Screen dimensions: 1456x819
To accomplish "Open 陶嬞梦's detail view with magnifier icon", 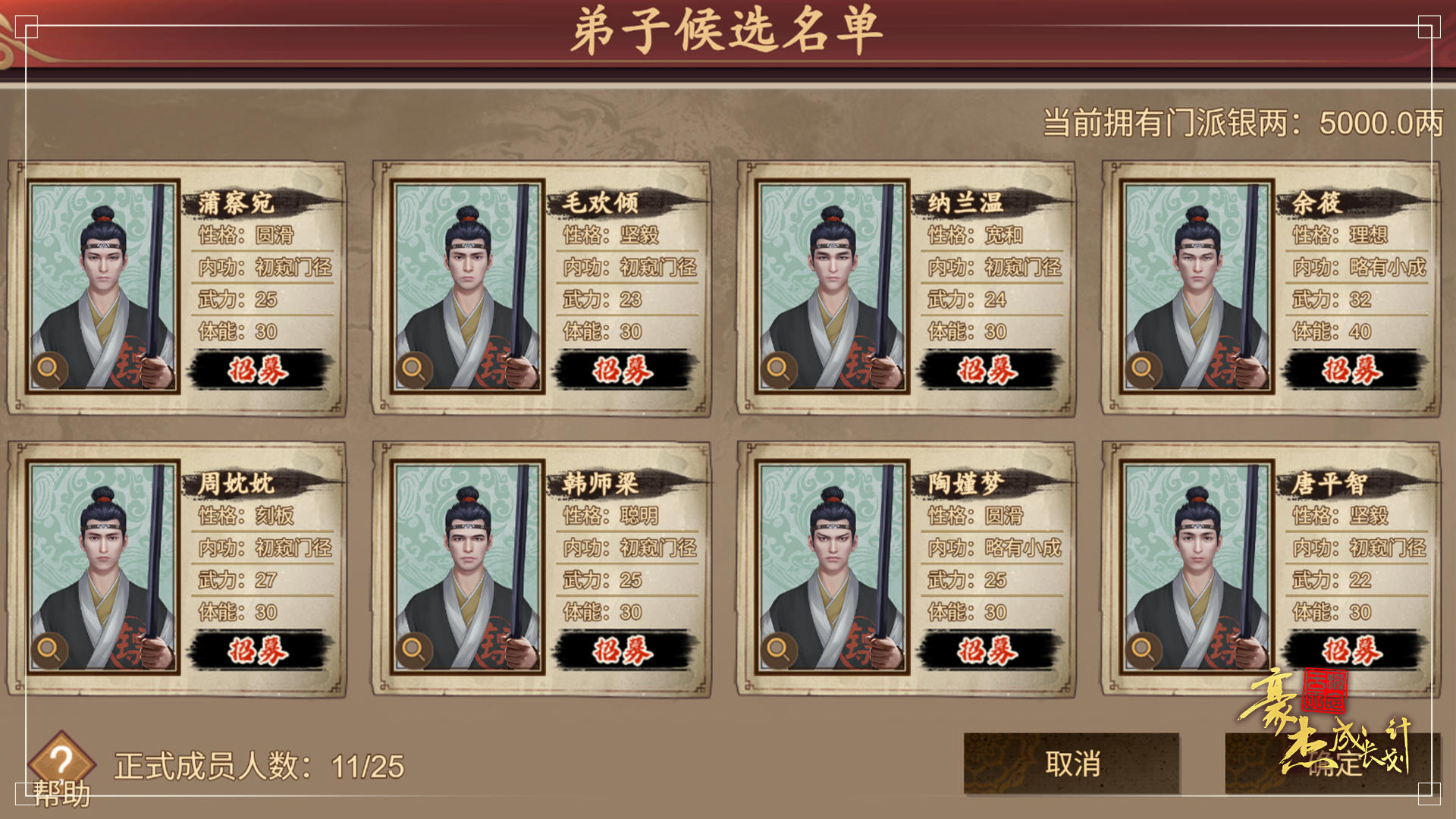I will pos(777,650).
